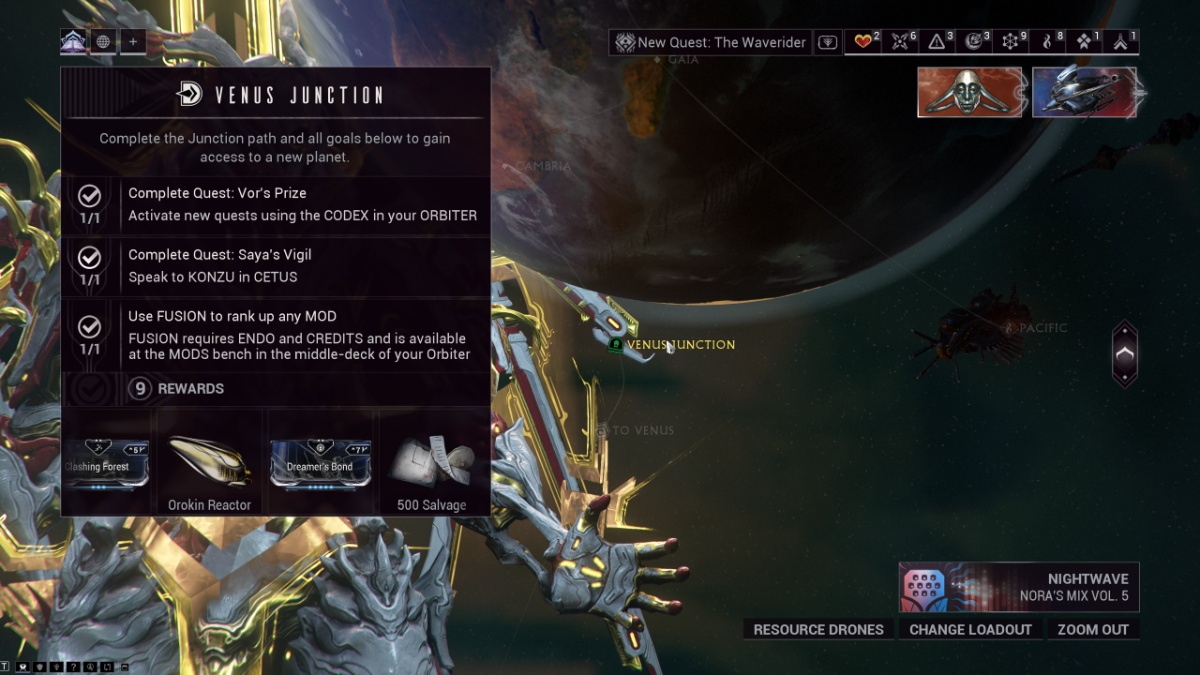This screenshot has width=1200, height=675.
Task: Open the Lotus emblem profile icon
Action: click(73, 42)
